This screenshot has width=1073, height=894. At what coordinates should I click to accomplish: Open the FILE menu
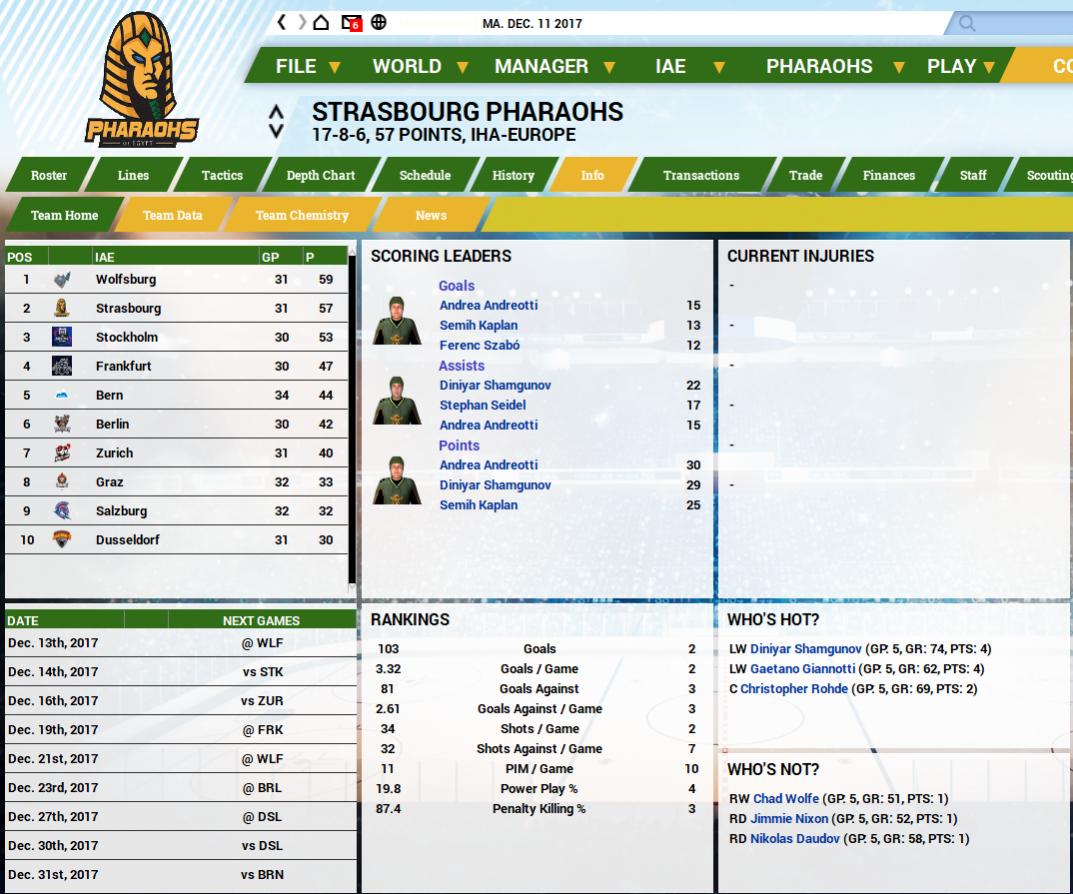tap(308, 67)
